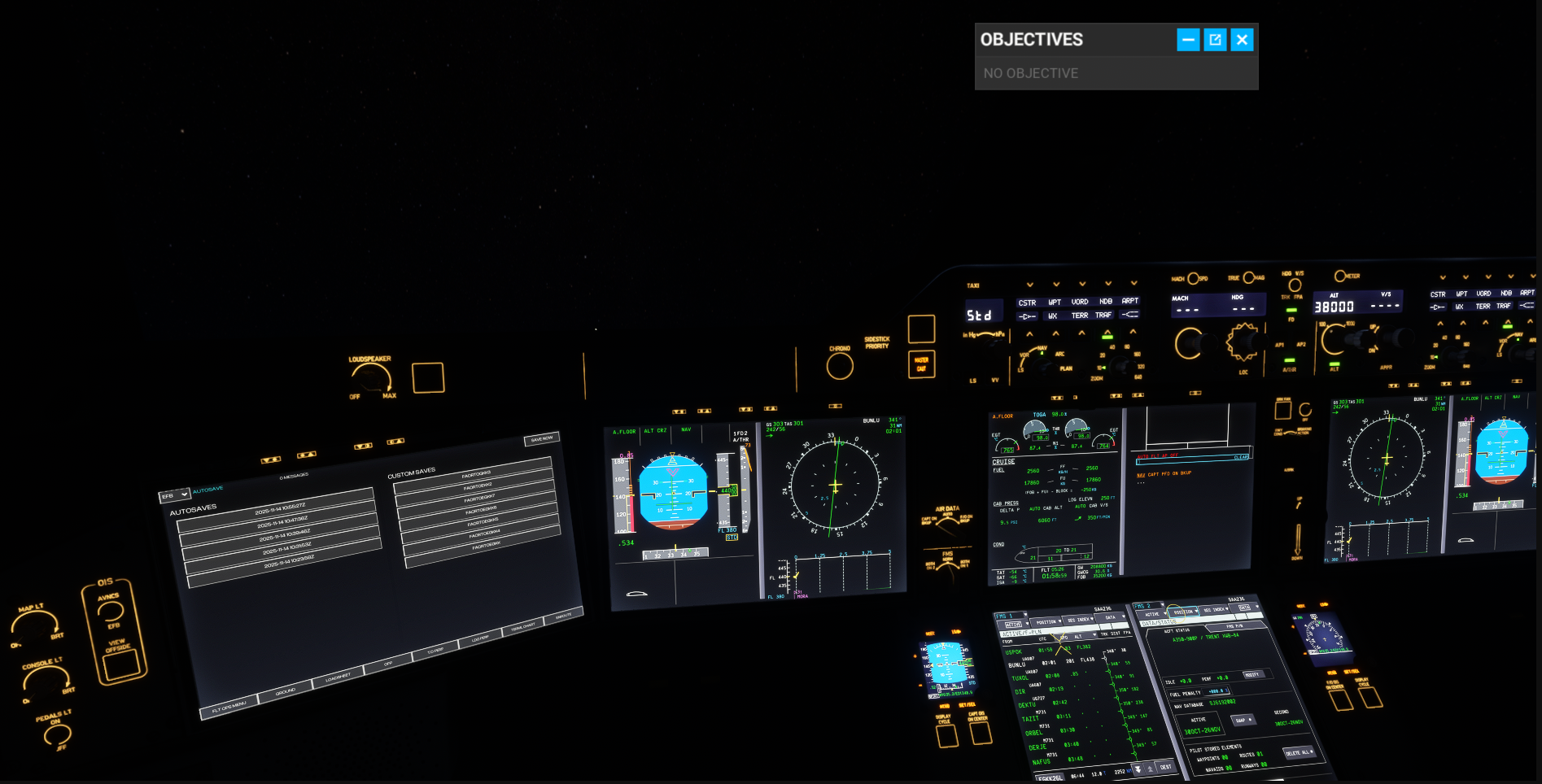The width and height of the screenshot is (1542, 784).
Task: Open the EFB dropdown selector
Action: (x=174, y=494)
